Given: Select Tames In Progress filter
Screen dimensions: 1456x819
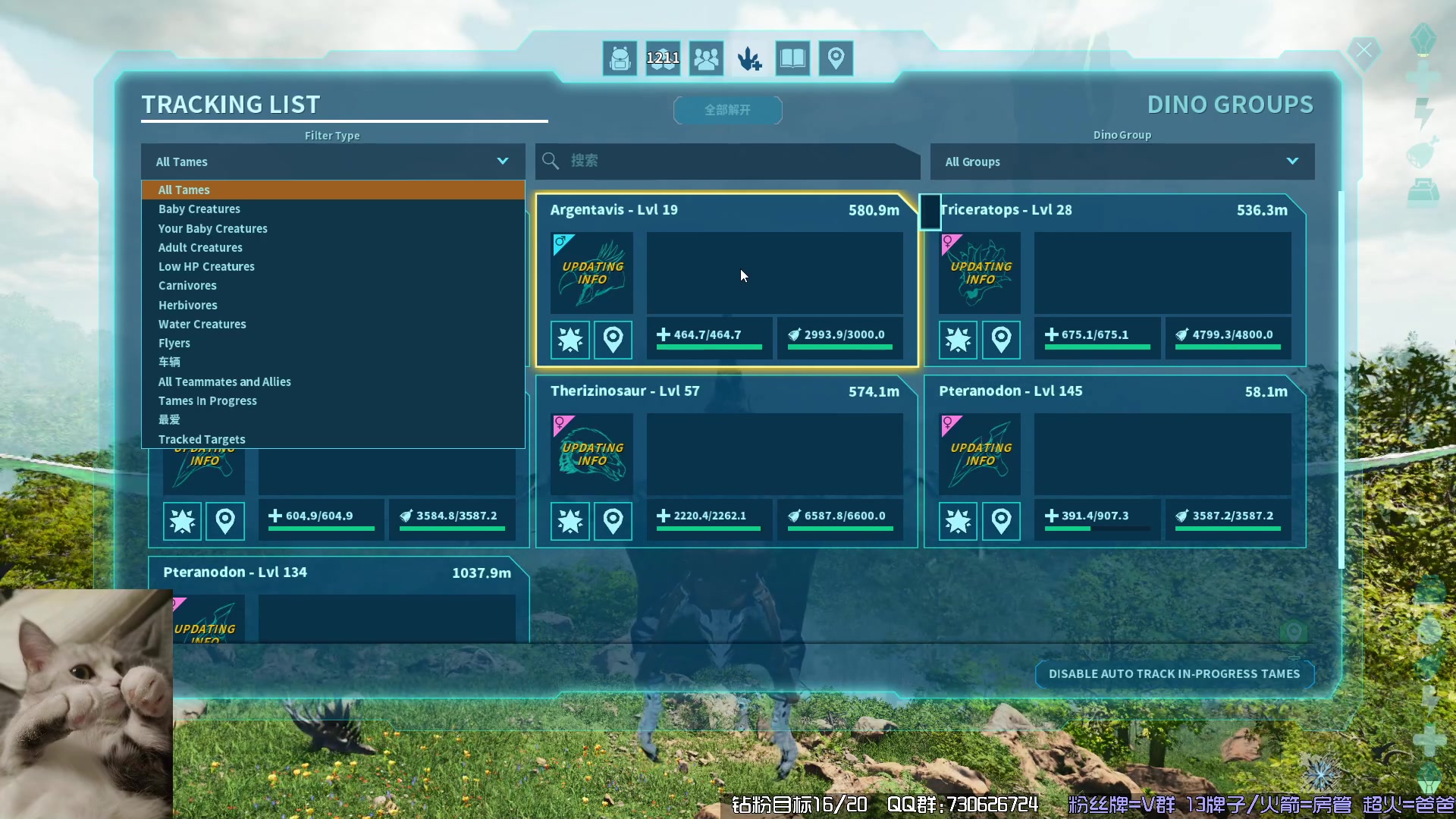Looking at the screenshot, I should [208, 401].
